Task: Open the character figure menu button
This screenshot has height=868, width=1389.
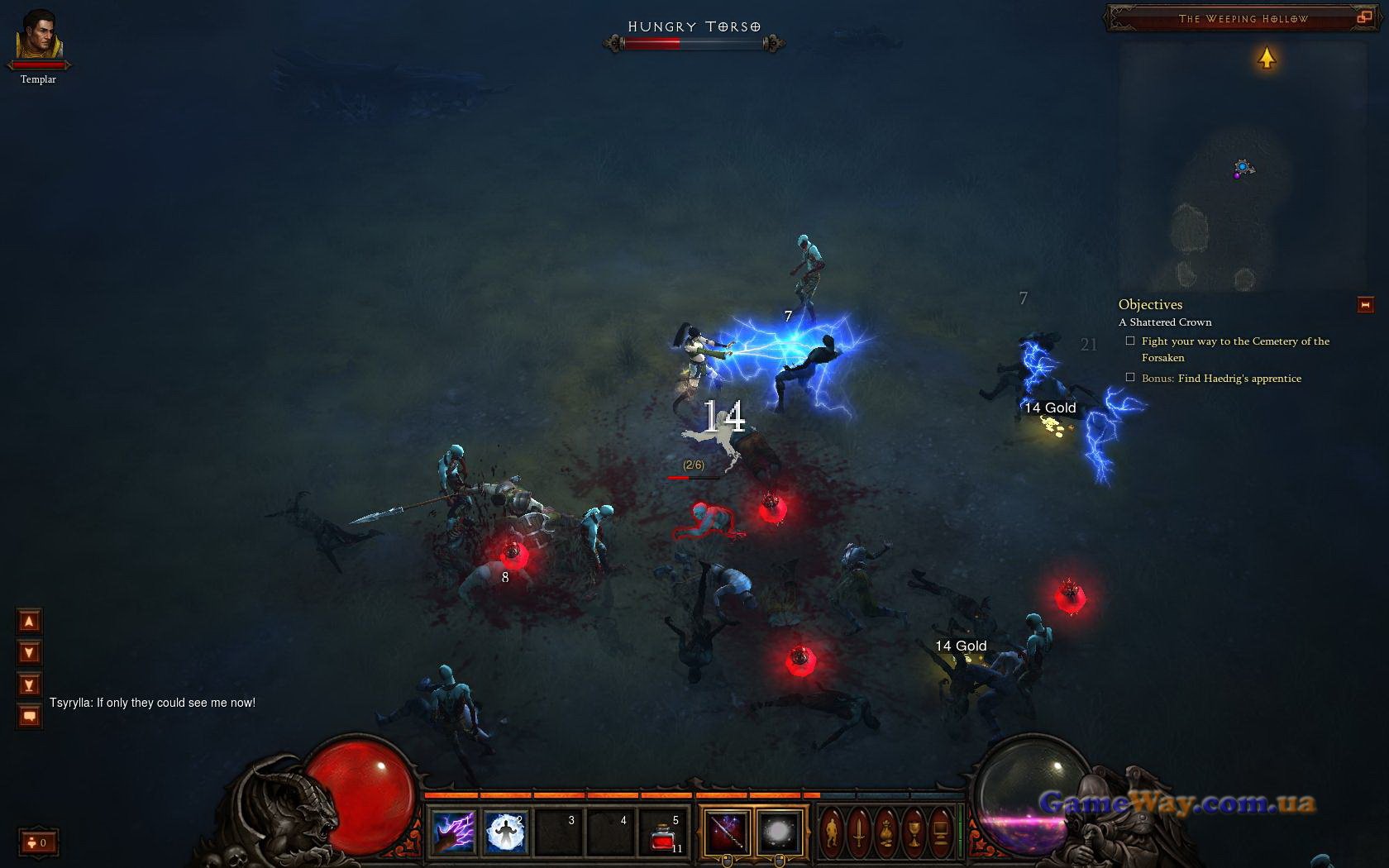Action: tap(832, 831)
